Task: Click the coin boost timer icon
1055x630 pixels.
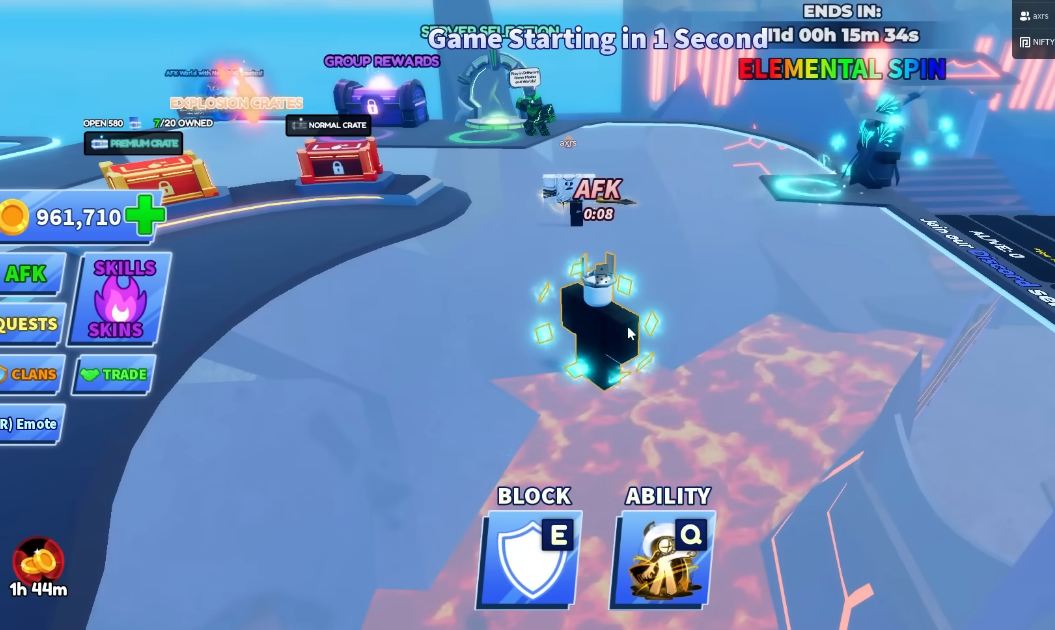Action: pyautogui.click(x=38, y=562)
